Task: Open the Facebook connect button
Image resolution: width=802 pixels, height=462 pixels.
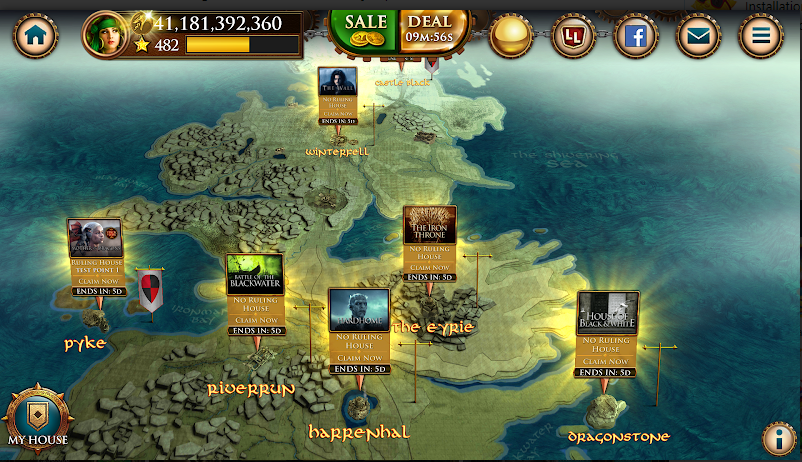Action: tap(635, 37)
